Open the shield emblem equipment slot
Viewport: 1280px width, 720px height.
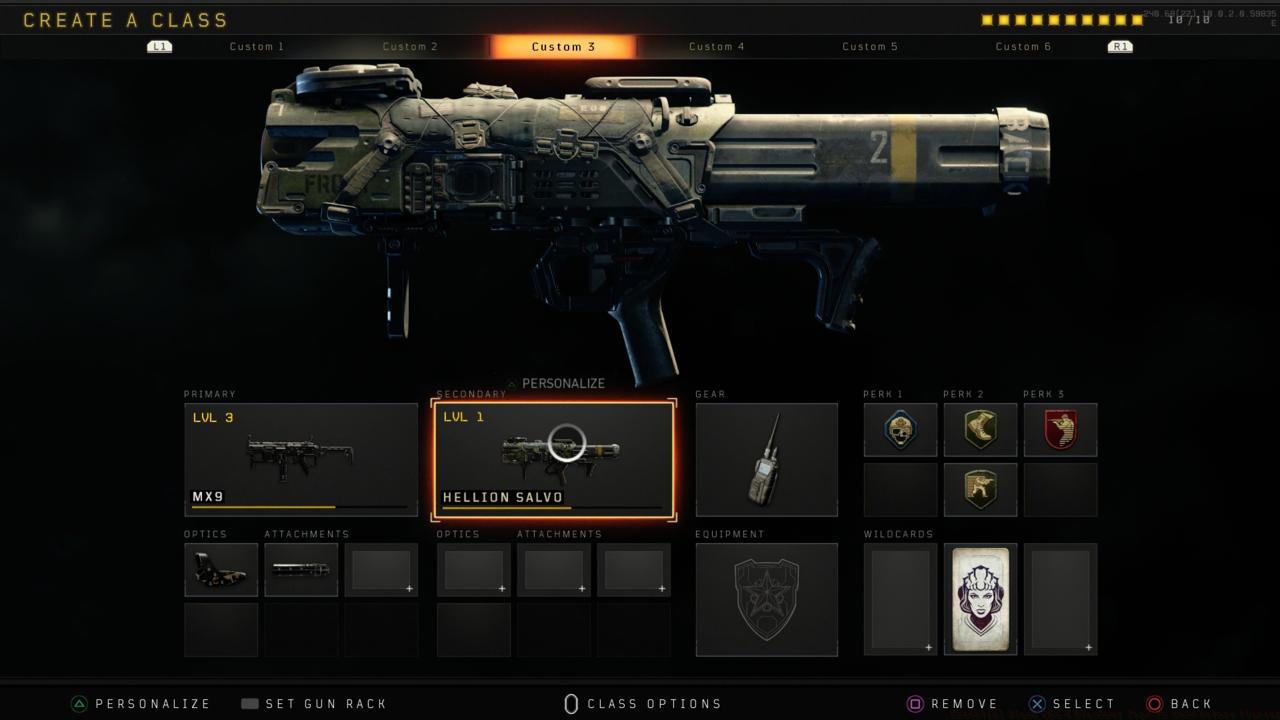(x=766, y=599)
